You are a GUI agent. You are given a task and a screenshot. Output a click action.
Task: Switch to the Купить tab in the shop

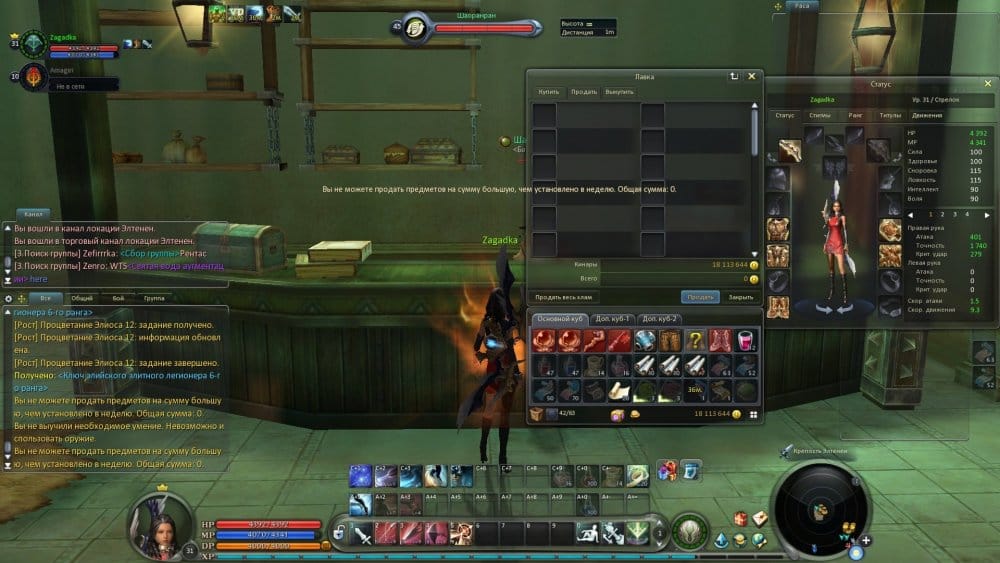click(x=549, y=92)
